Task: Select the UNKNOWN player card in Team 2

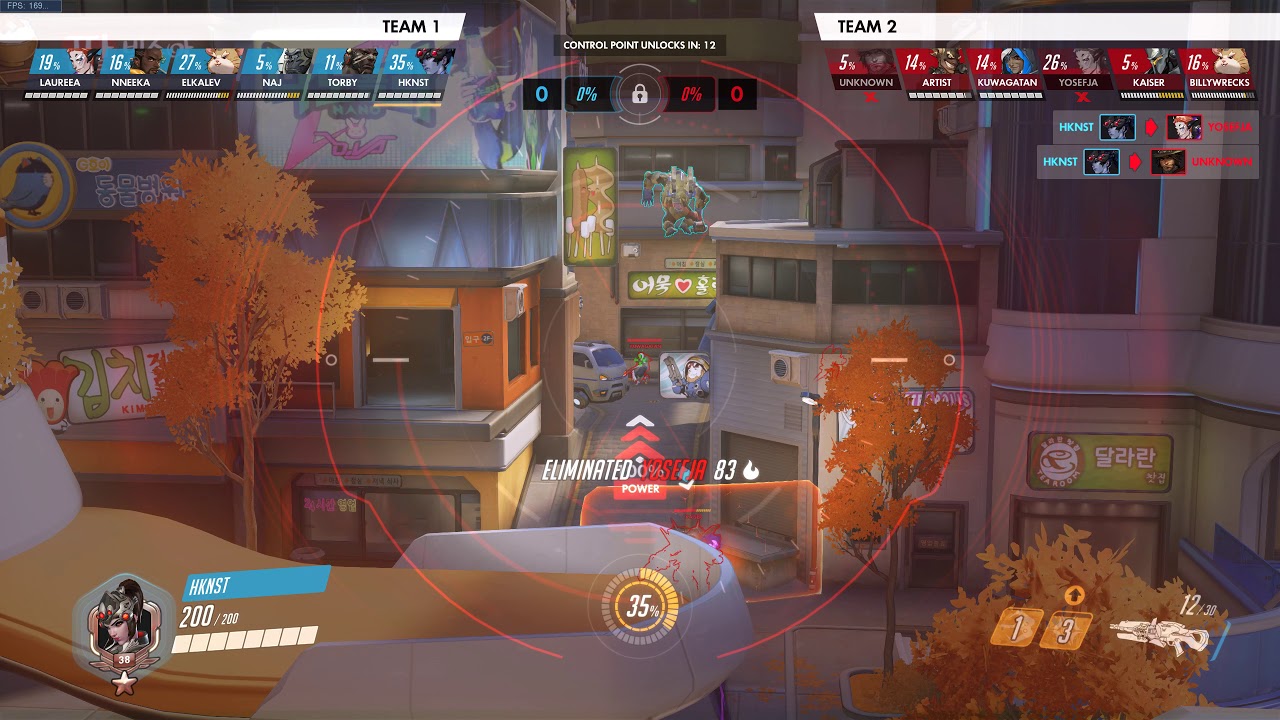Action: coord(865,70)
